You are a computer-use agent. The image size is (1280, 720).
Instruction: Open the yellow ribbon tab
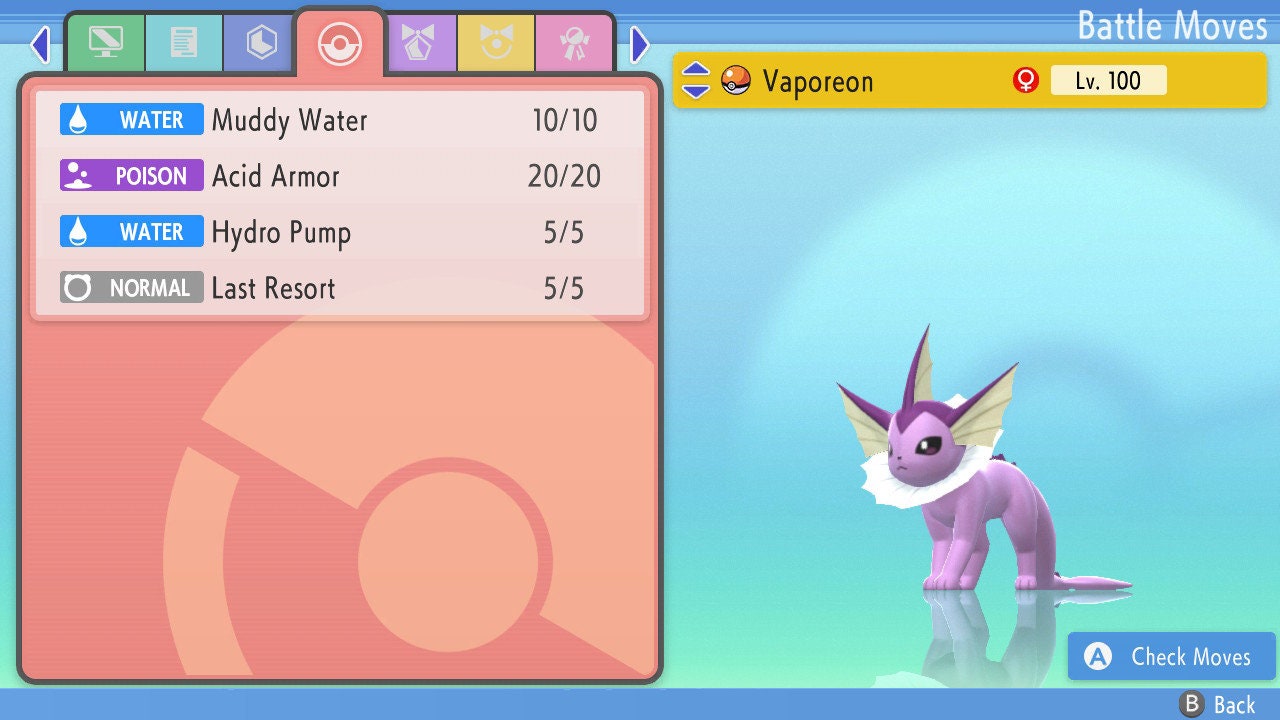point(496,43)
